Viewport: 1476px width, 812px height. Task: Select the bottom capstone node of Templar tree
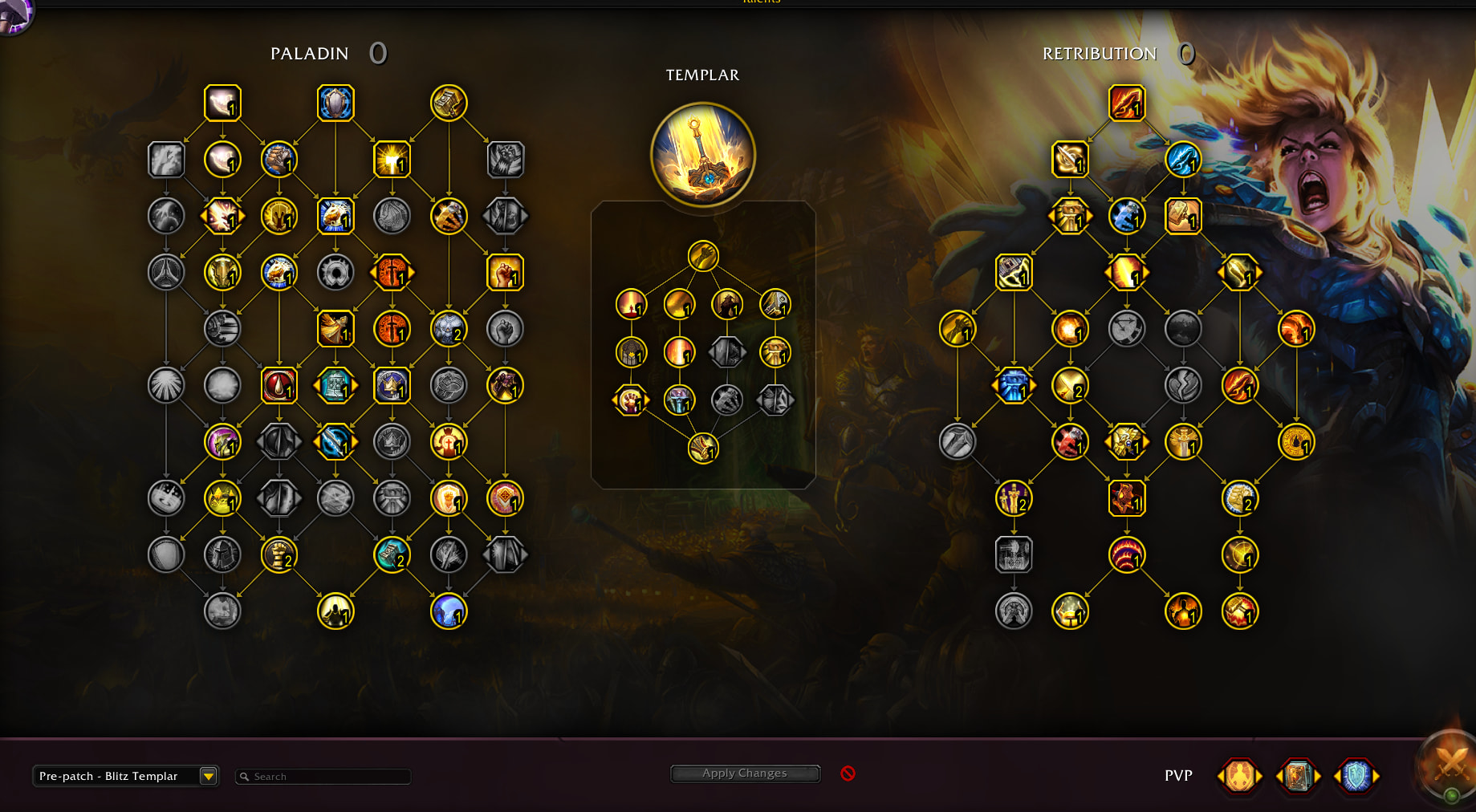coord(703,449)
